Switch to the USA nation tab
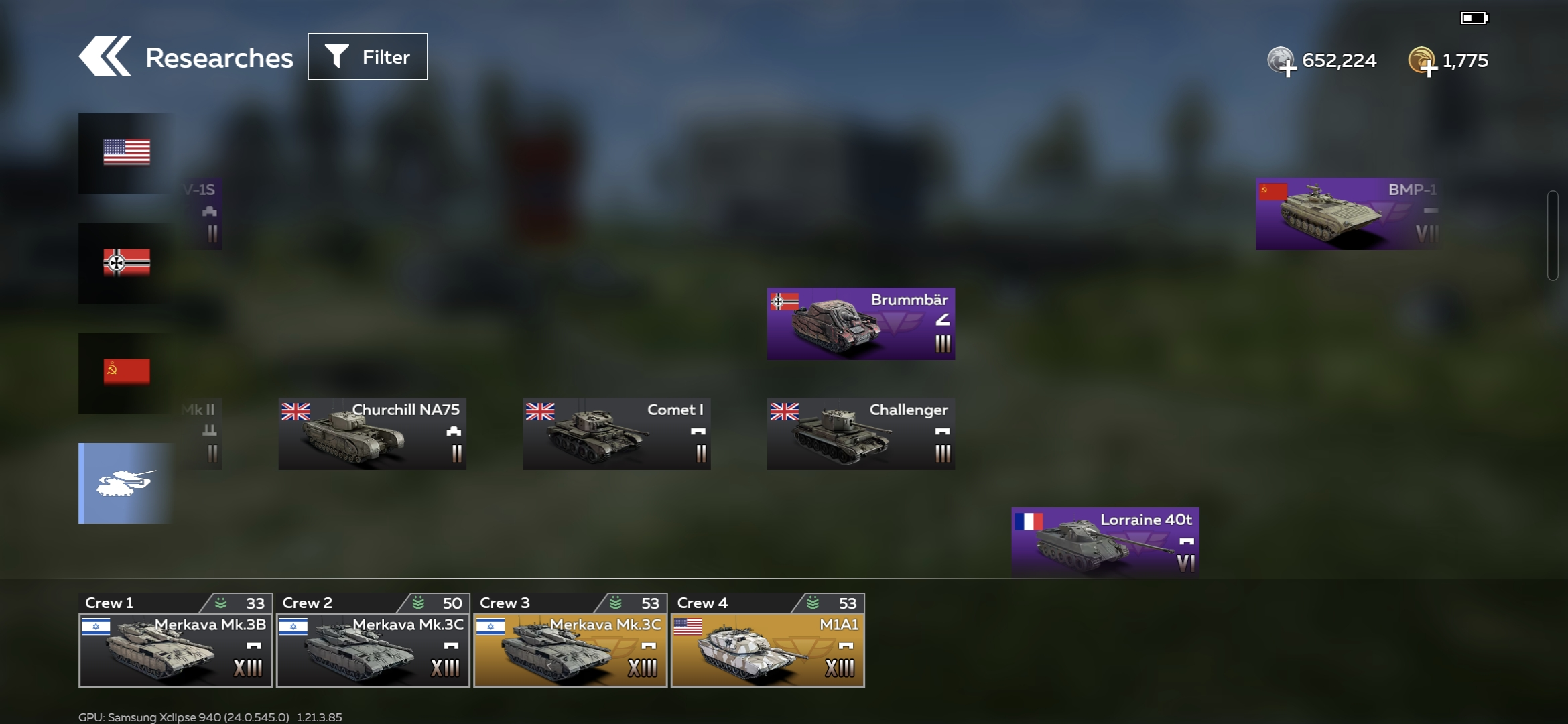Viewport: 1568px width, 724px height. (126, 153)
